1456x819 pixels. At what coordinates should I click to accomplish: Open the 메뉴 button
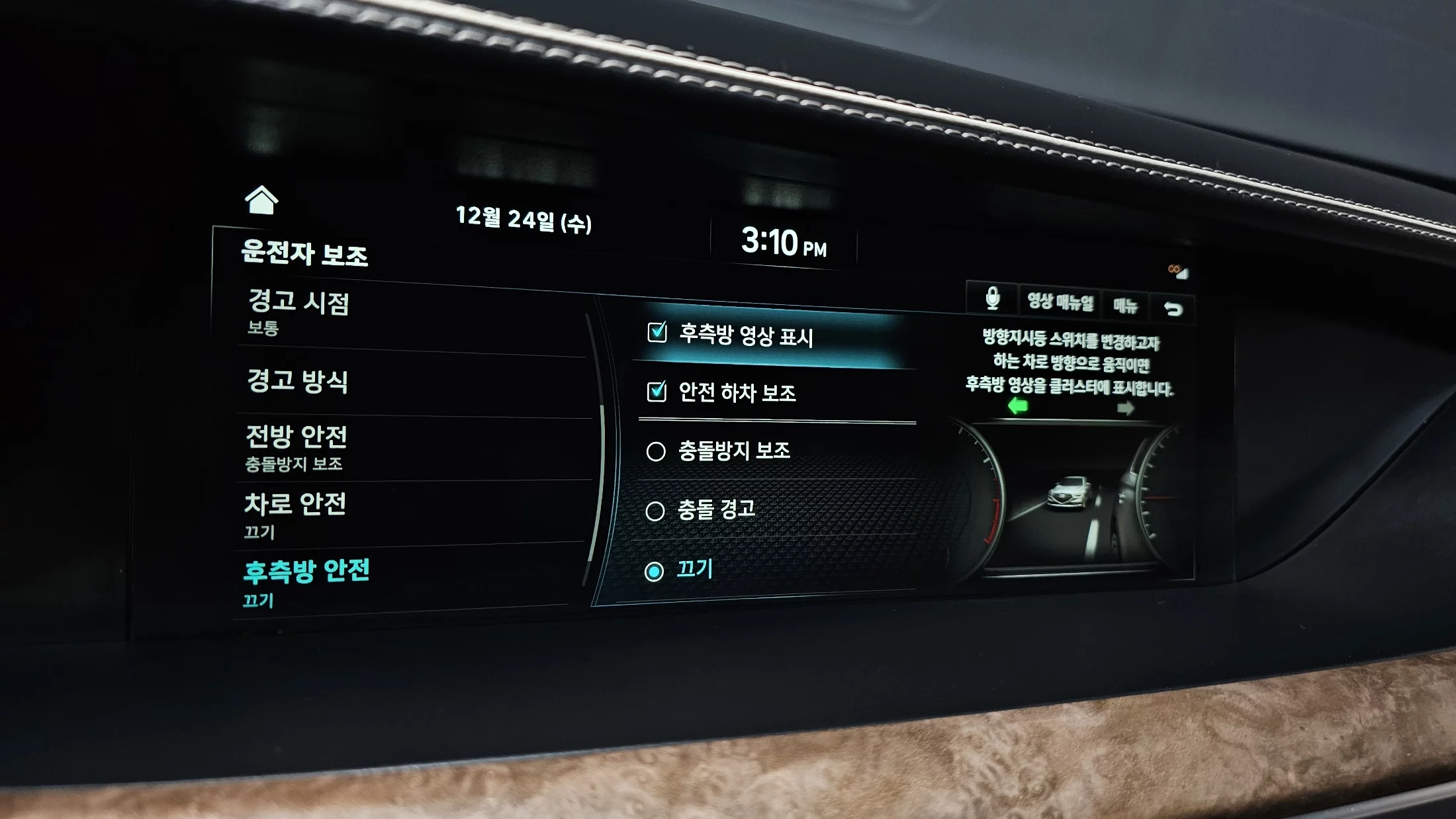(x=1125, y=306)
